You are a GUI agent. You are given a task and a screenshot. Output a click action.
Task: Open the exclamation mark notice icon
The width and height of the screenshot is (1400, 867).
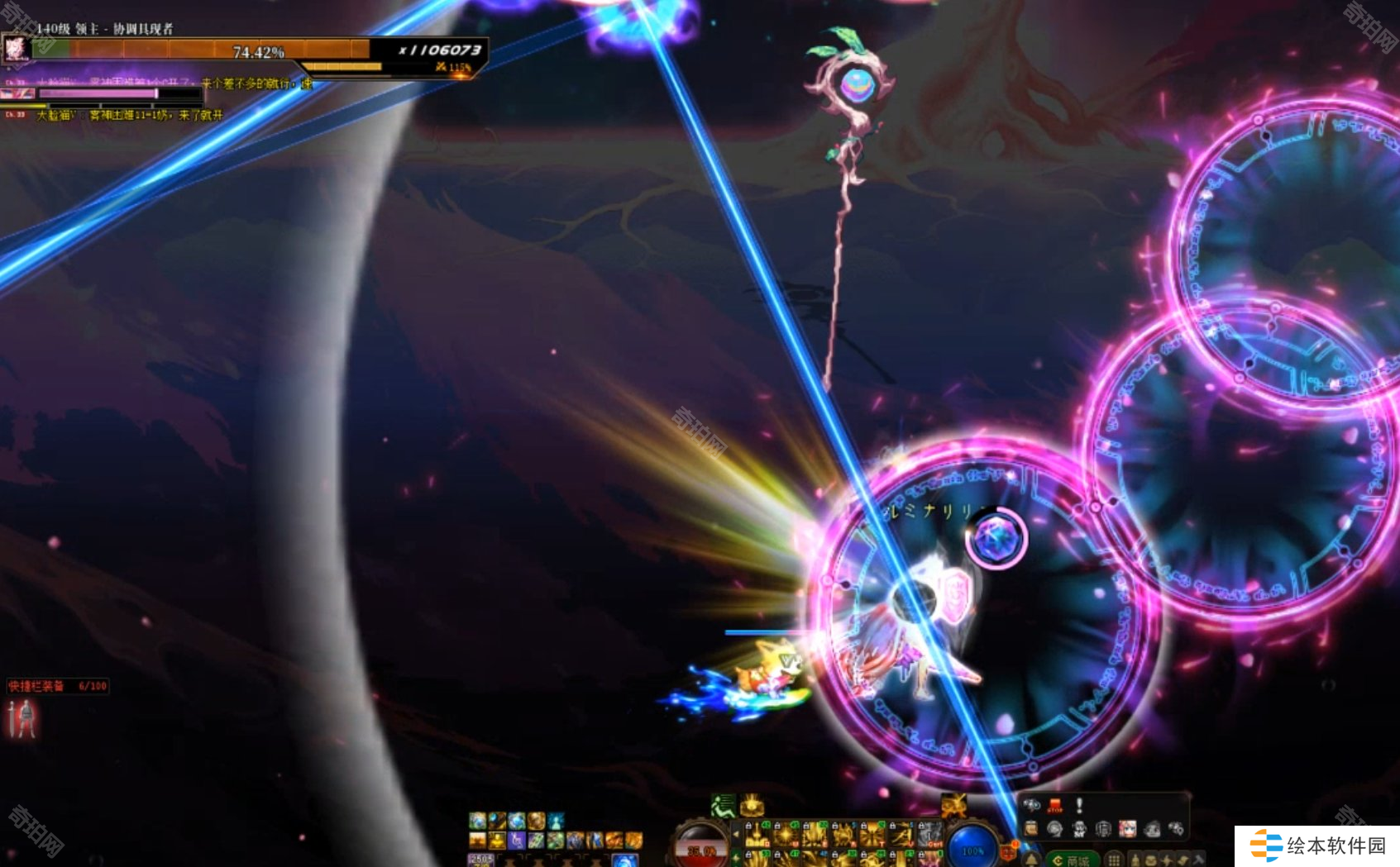(1079, 805)
